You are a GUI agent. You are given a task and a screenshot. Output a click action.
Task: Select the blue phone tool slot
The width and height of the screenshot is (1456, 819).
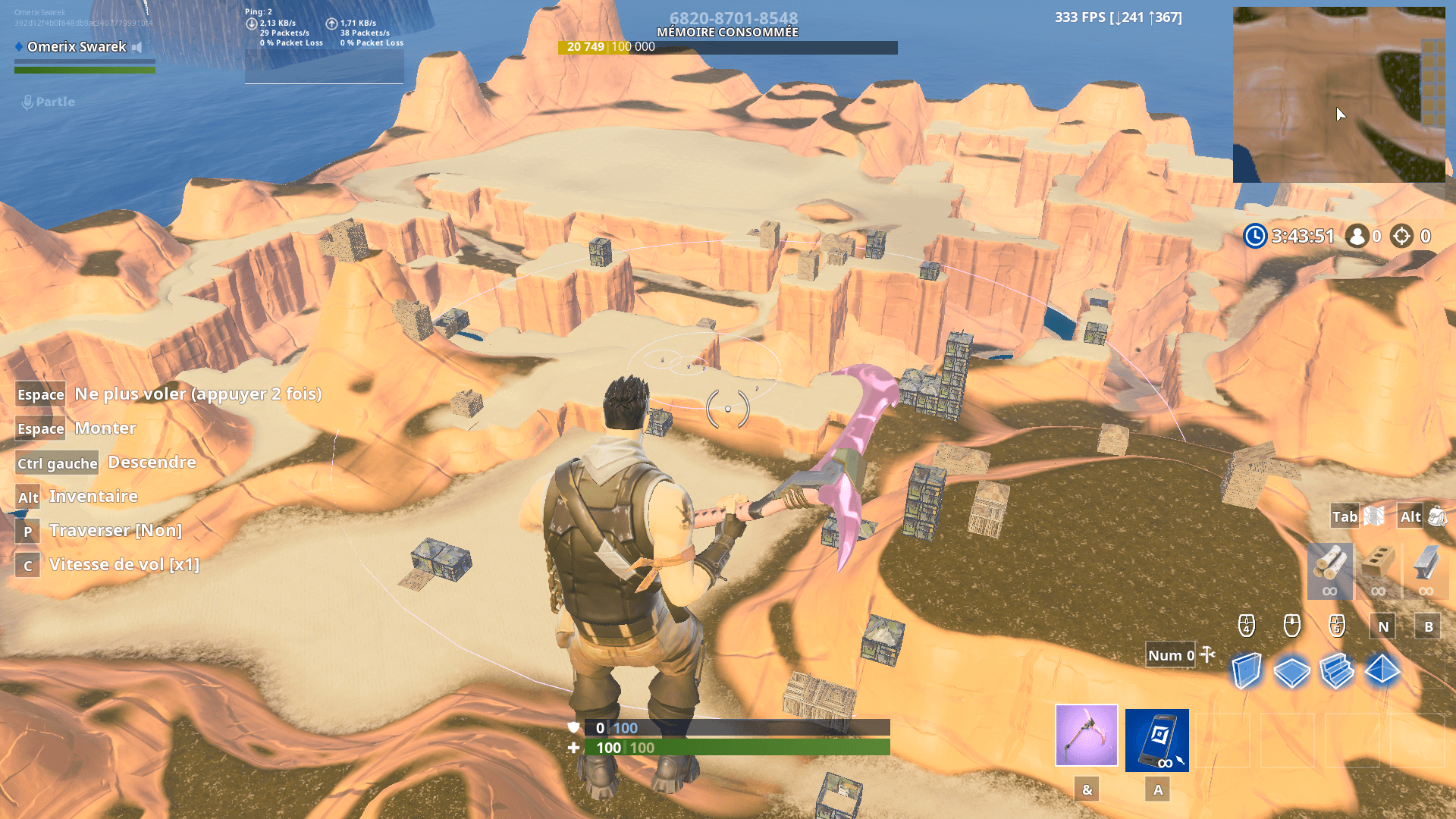coord(1156,740)
